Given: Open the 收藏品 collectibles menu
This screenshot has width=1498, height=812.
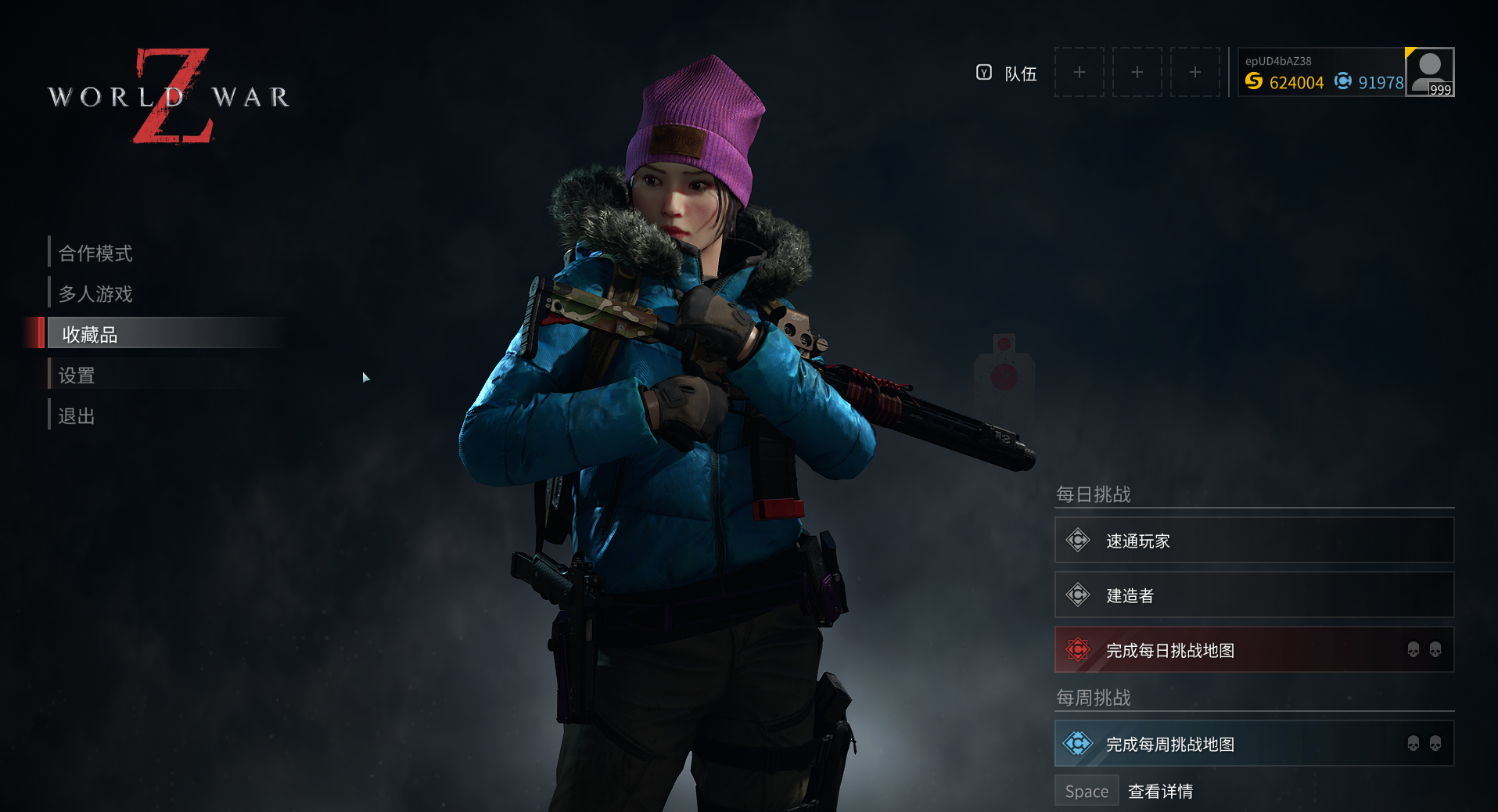Looking at the screenshot, I should [90, 334].
